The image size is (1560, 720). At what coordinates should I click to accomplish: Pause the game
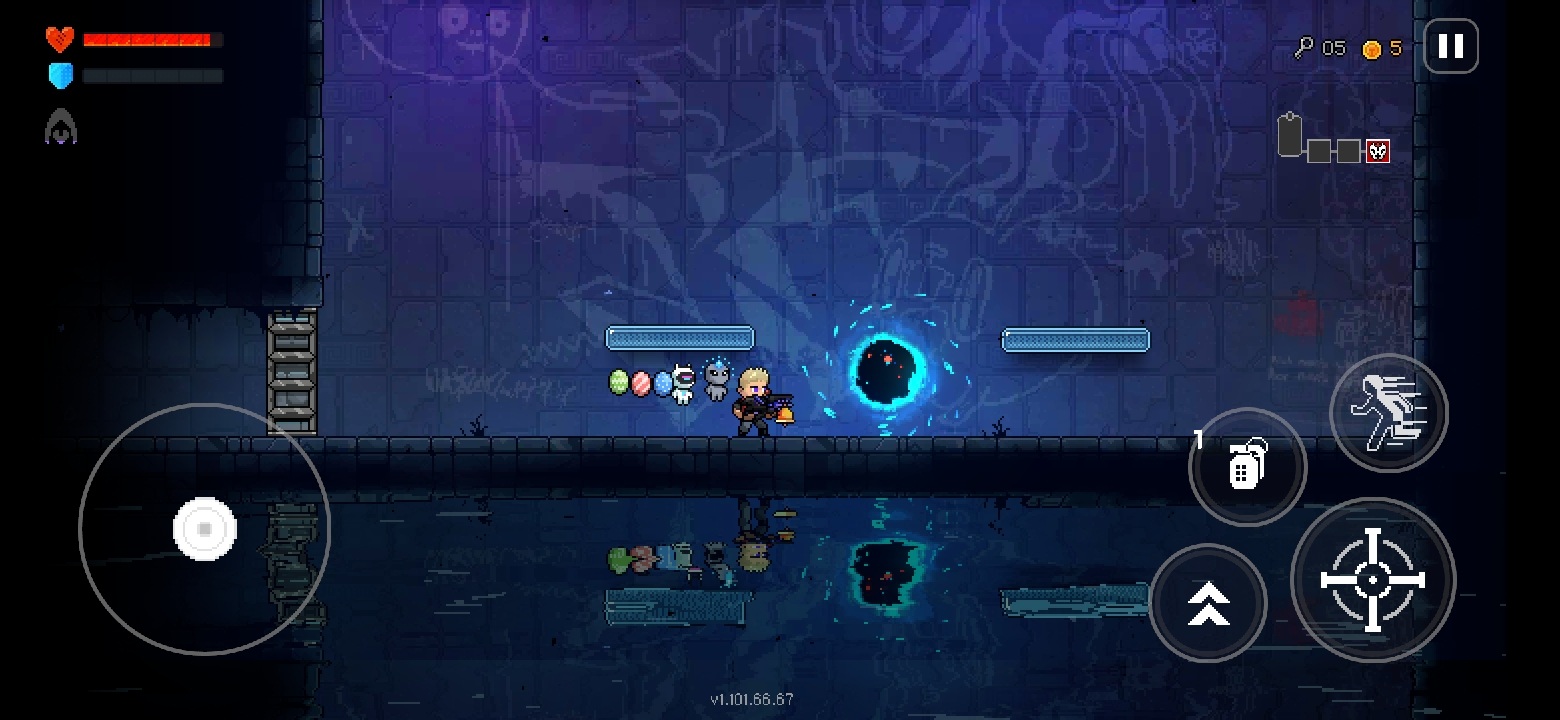tap(1450, 46)
